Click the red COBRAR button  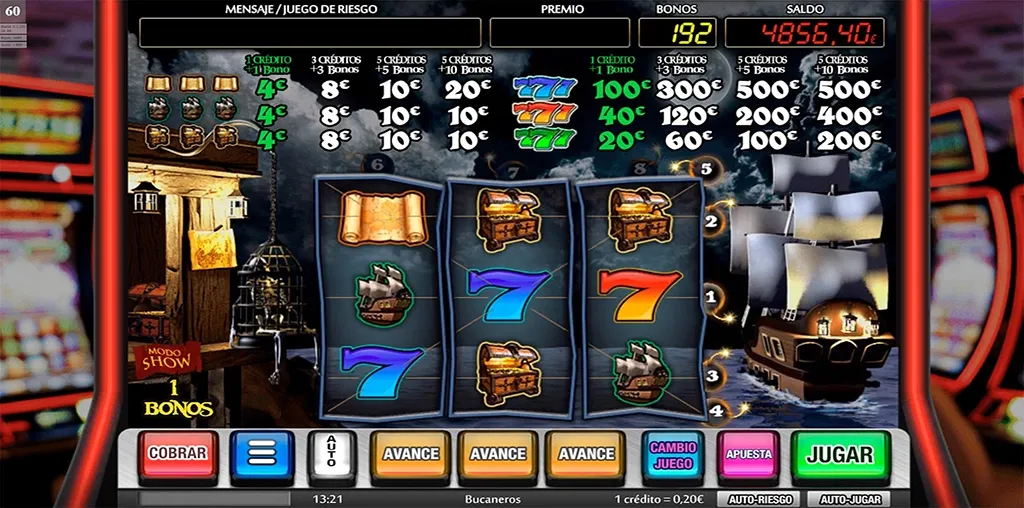177,453
